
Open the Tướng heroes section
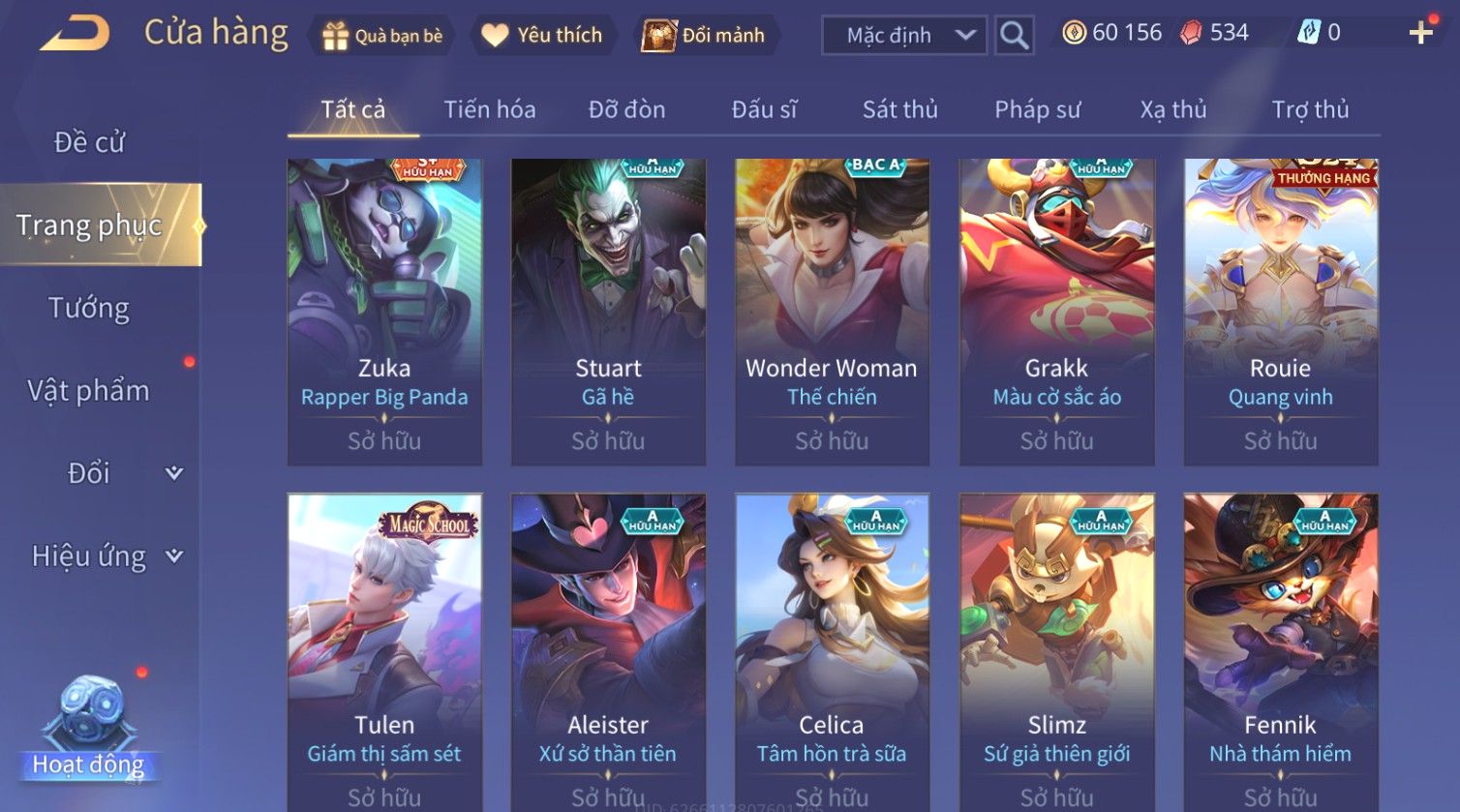point(89,308)
